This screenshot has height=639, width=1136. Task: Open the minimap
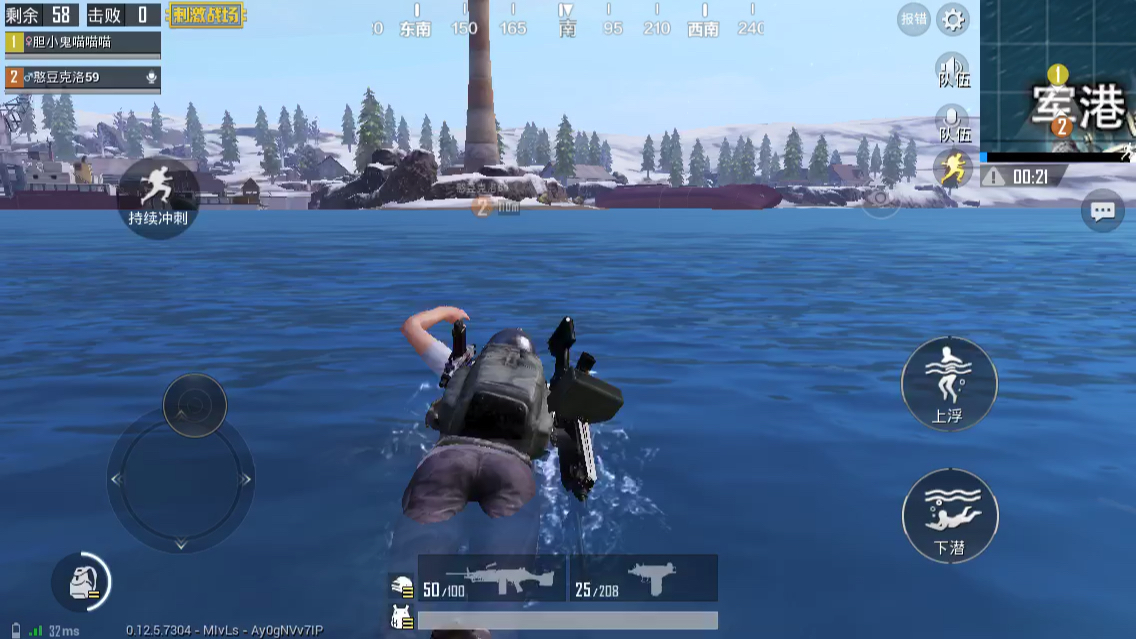pyautogui.click(x=1058, y=76)
